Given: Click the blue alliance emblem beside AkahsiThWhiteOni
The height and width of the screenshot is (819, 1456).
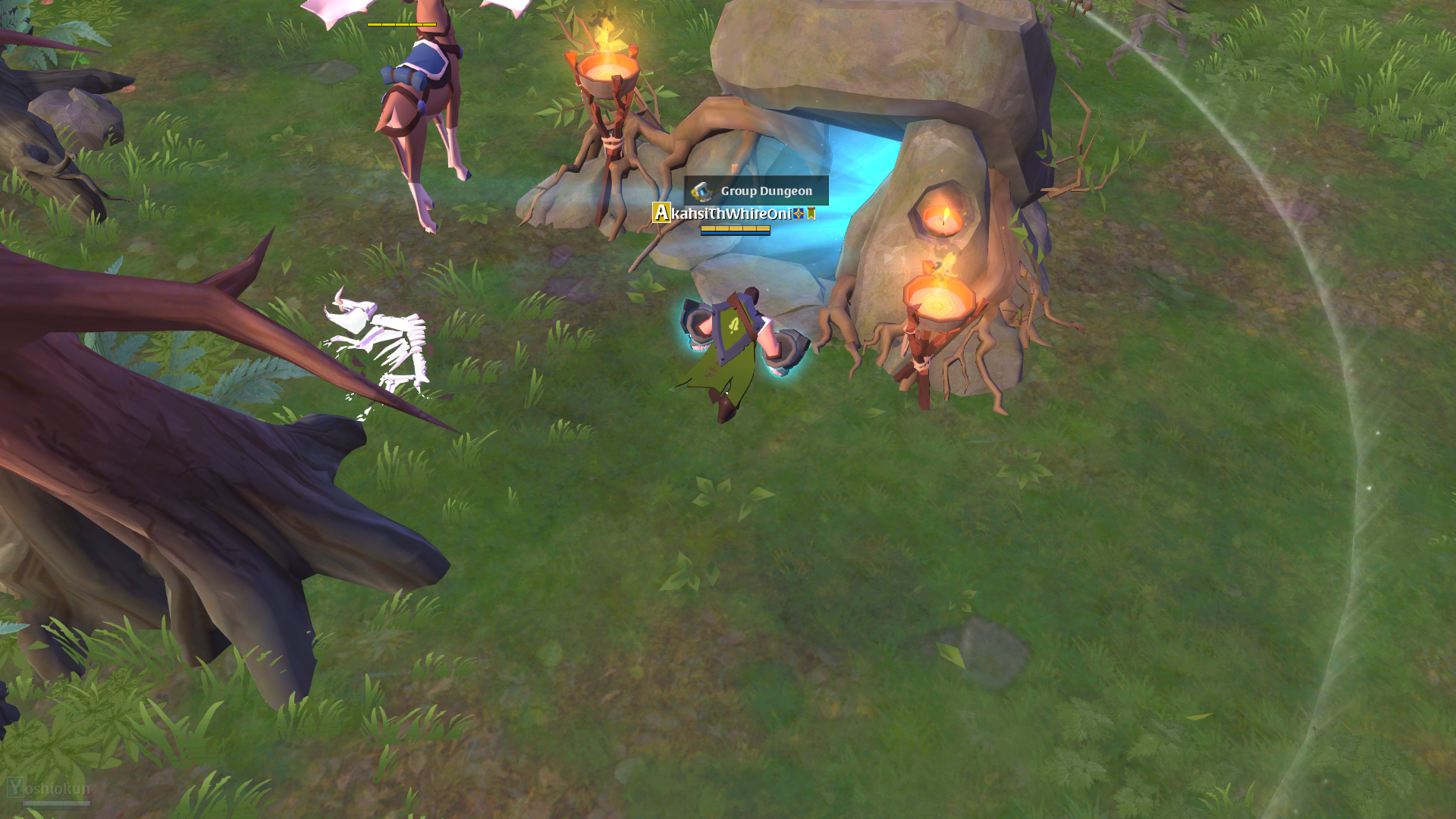Looking at the screenshot, I should pyautogui.click(x=798, y=215).
